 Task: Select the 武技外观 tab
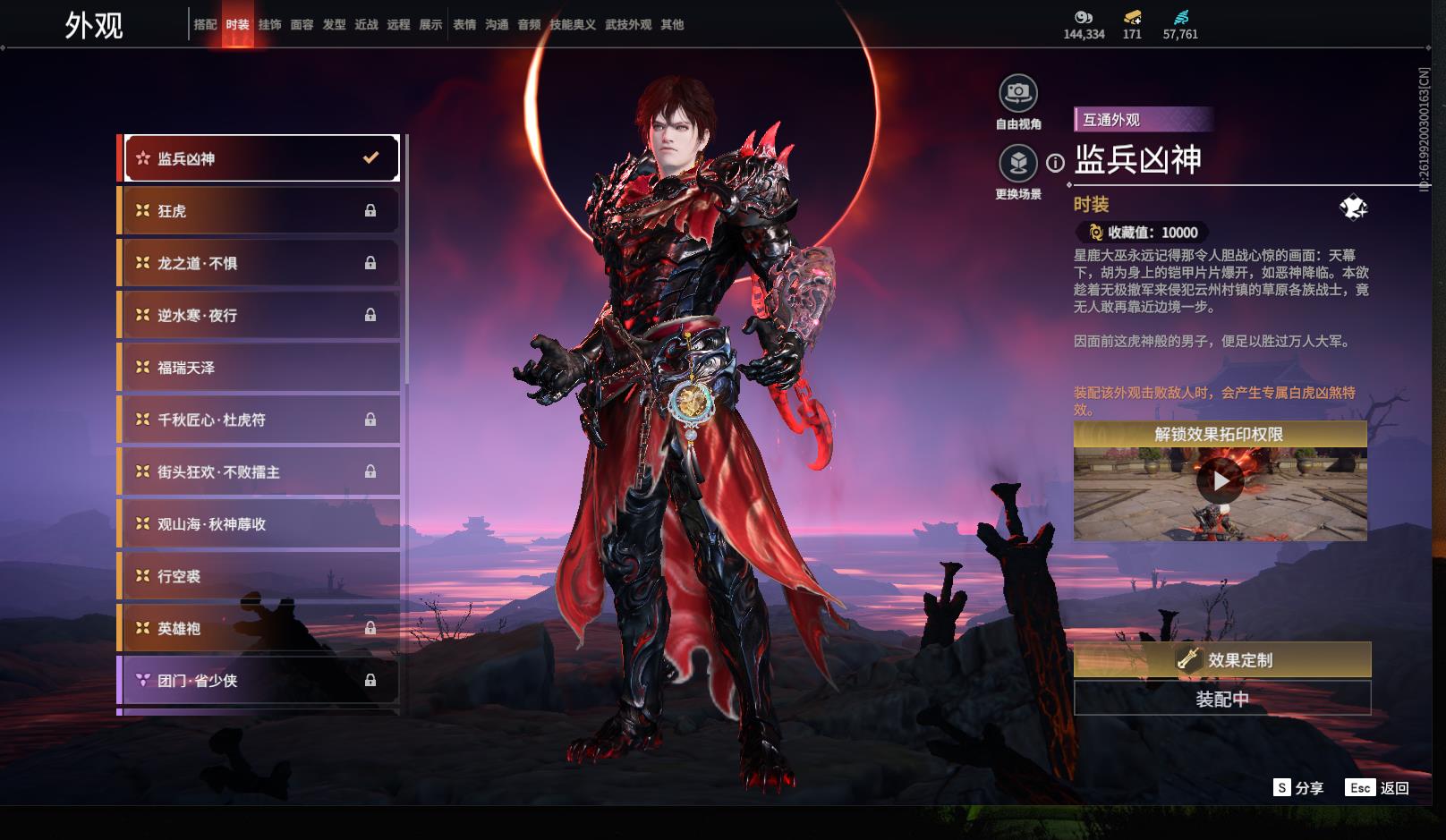627,25
